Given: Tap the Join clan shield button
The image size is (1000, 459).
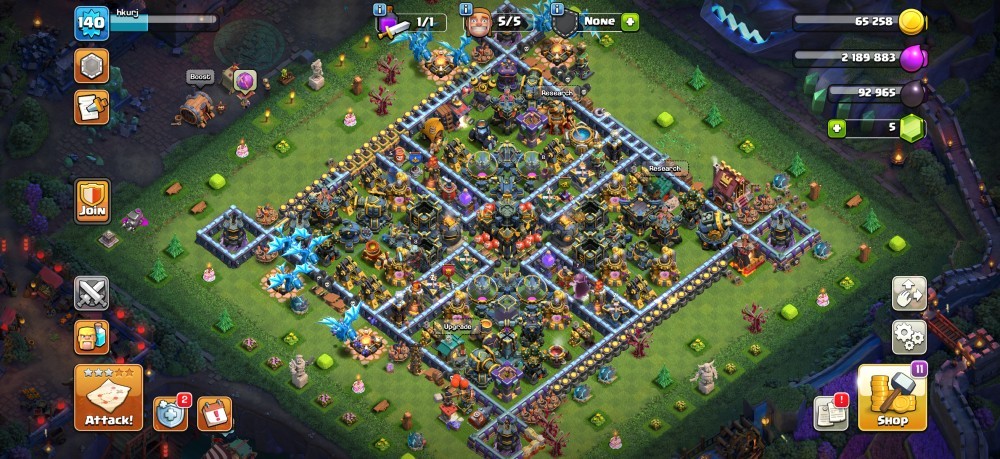Looking at the screenshot, I should click(x=92, y=200).
